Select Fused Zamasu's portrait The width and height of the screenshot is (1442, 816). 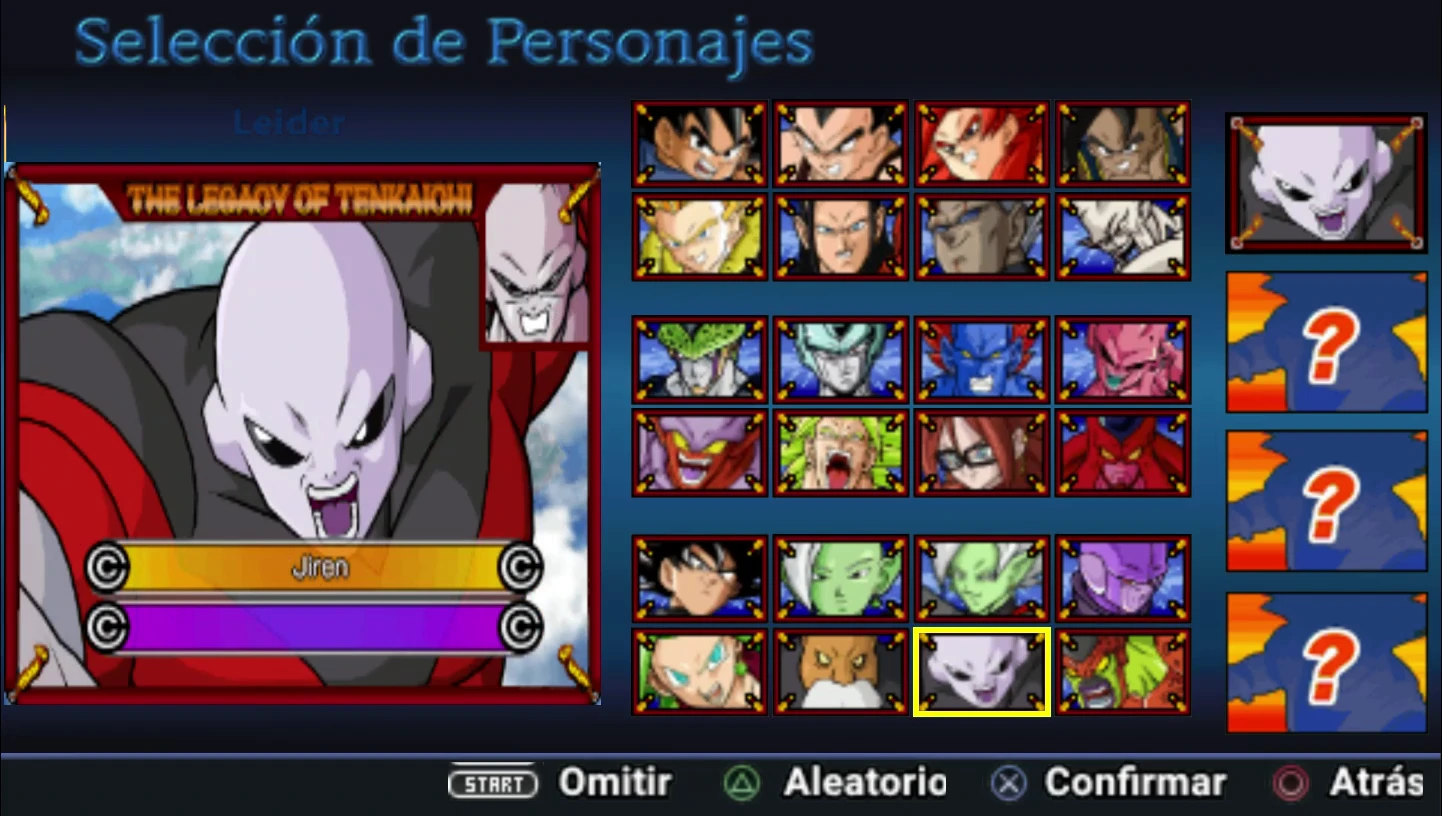(981, 577)
